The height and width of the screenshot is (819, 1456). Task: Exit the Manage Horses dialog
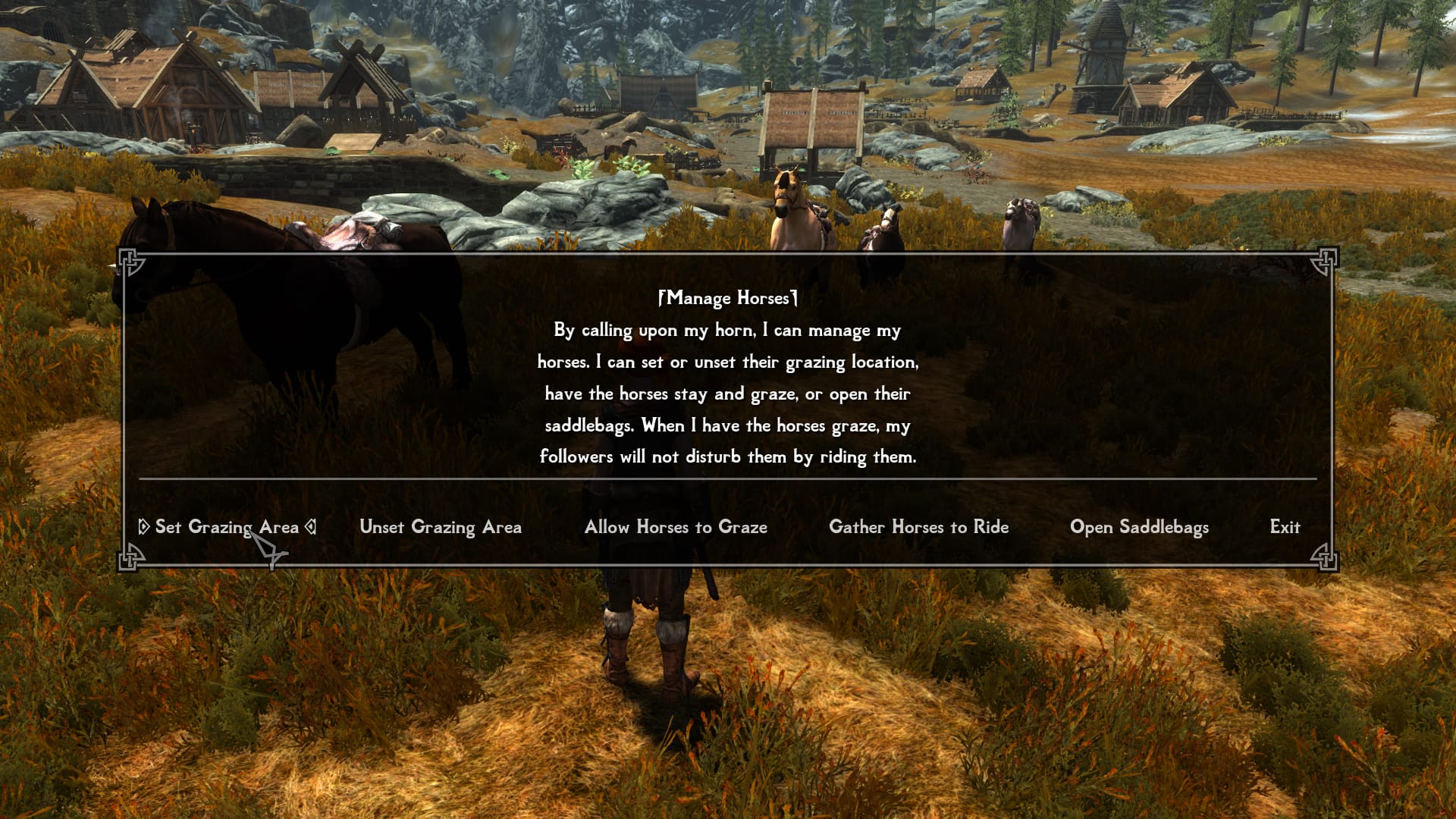pos(1285,527)
